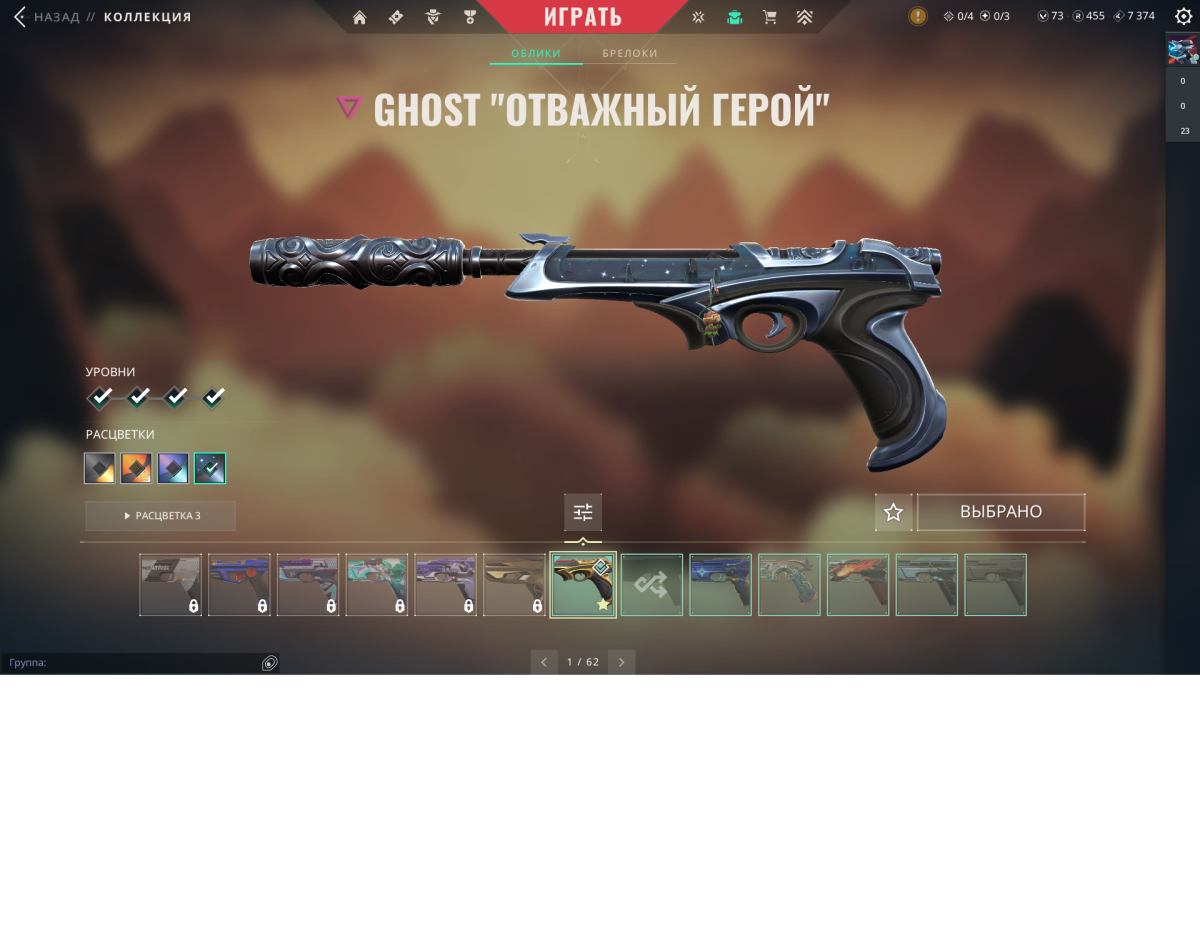Go to the next skins page
The image size is (1200, 931).
[622, 662]
